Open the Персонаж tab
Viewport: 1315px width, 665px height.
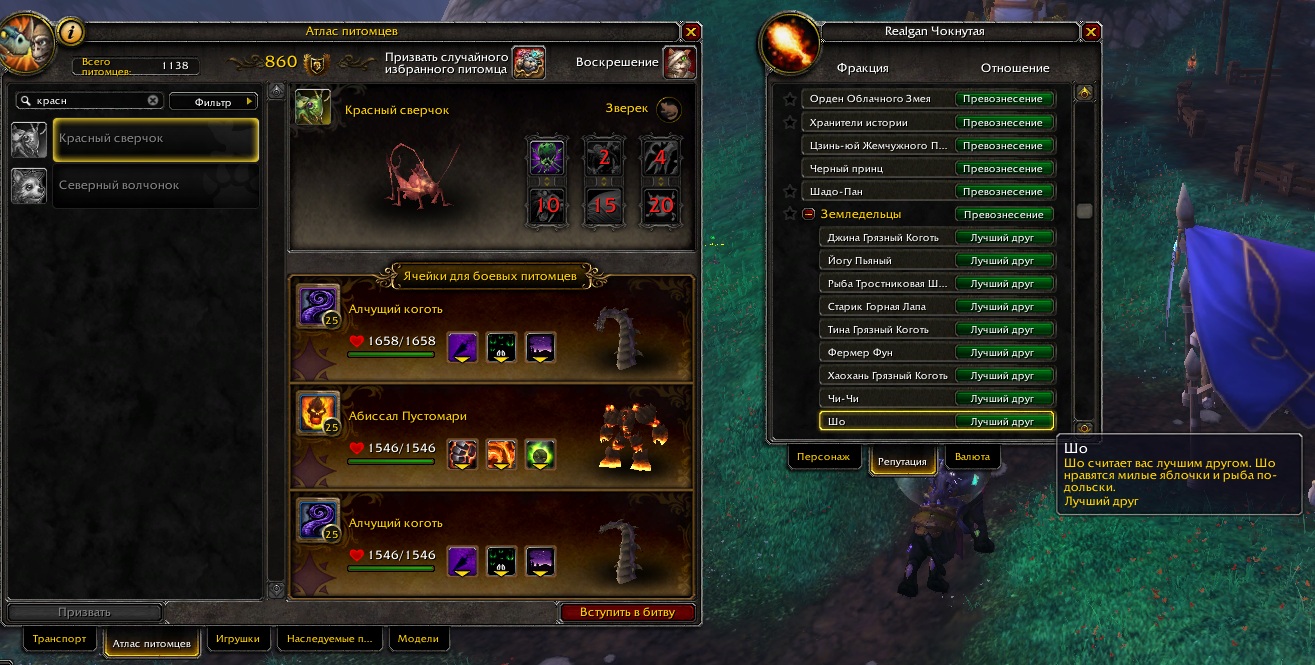click(x=823, y=457)
